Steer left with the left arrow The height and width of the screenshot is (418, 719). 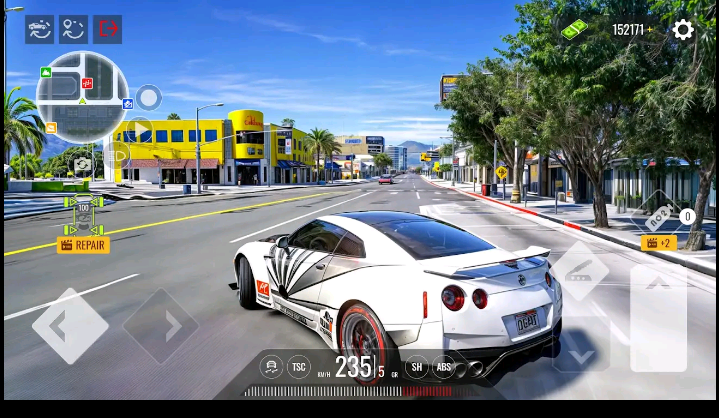69,325
